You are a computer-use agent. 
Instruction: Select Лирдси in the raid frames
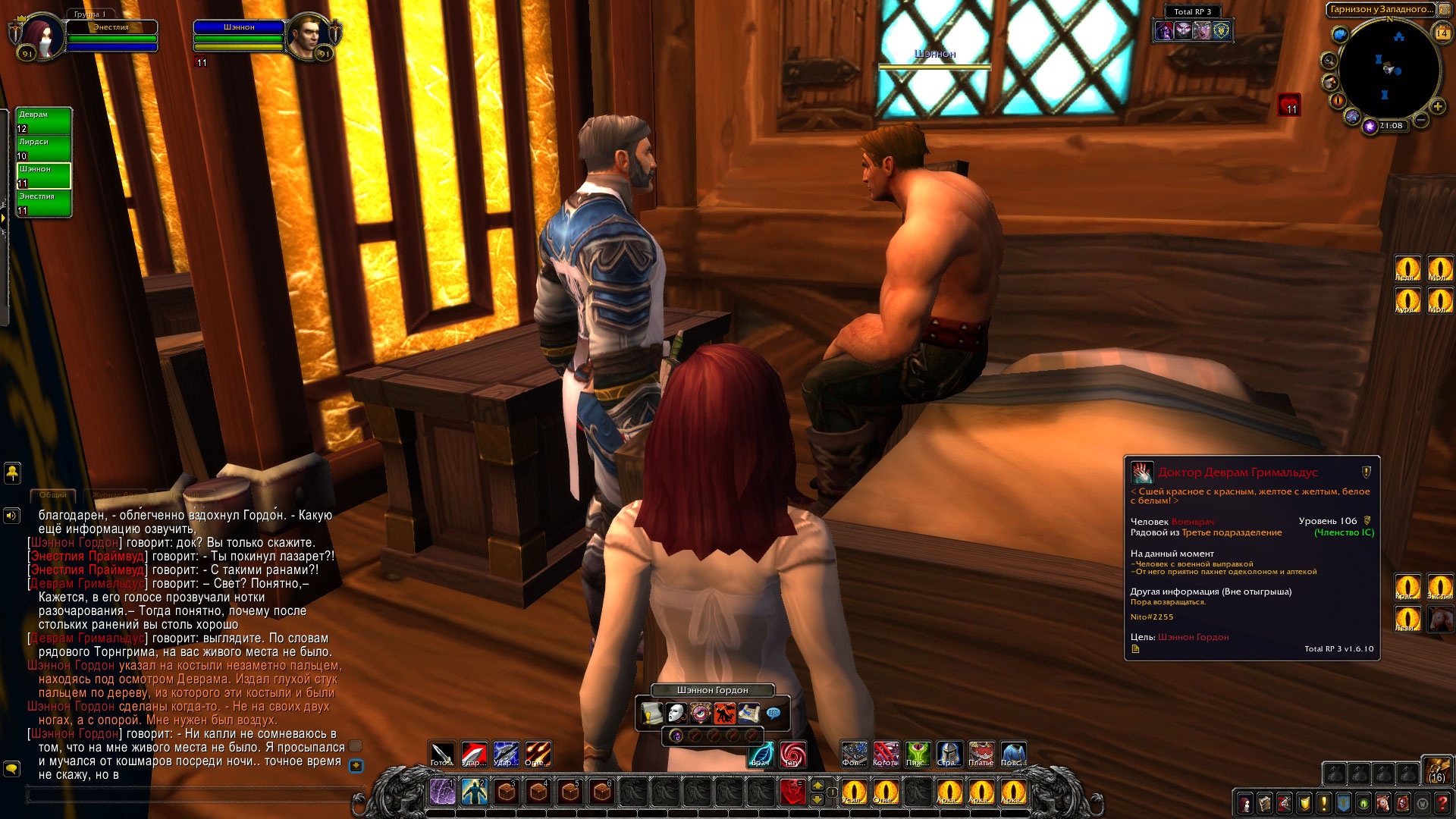[44, 149]
